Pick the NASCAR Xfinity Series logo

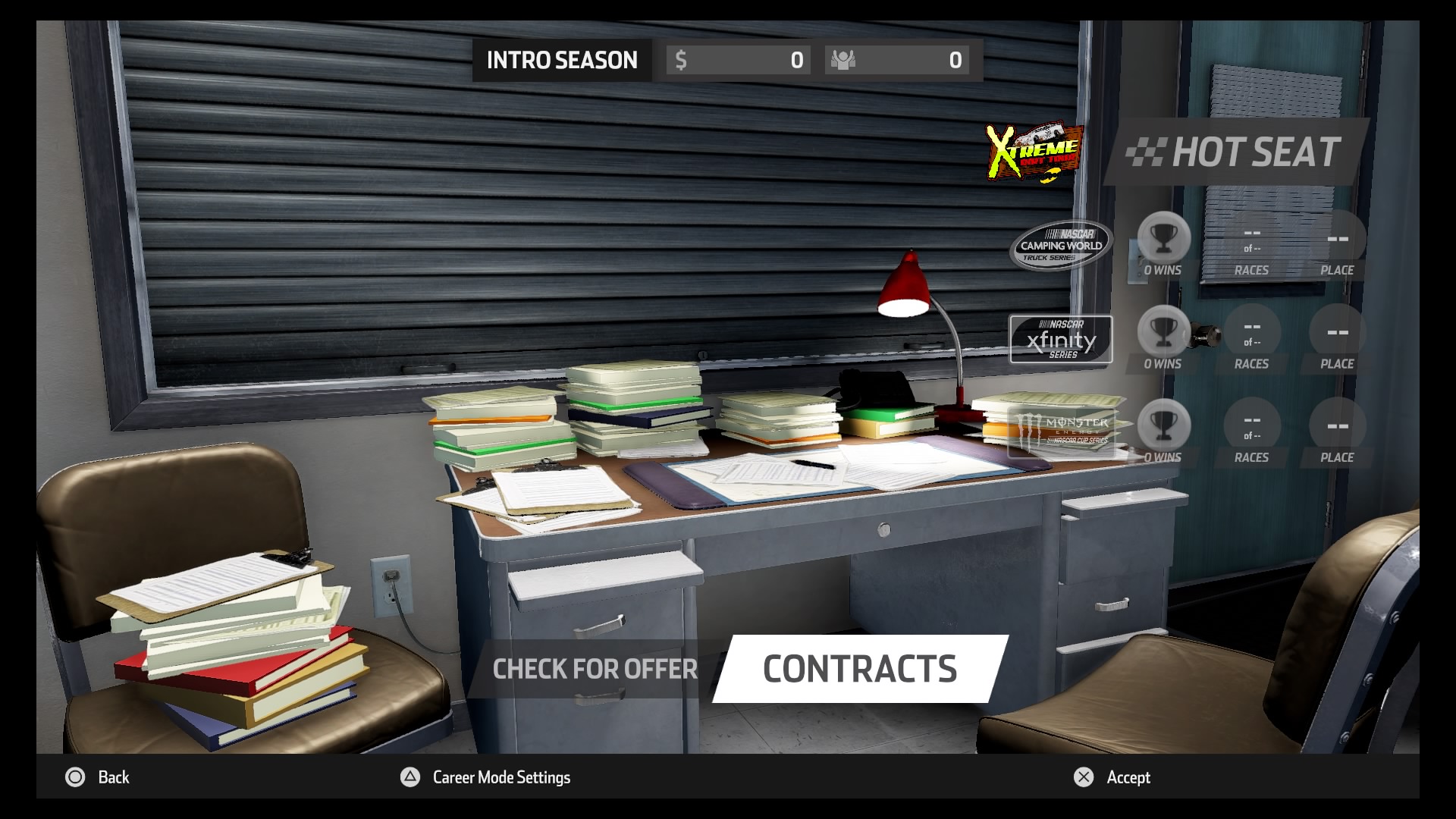coord(1061,340)
